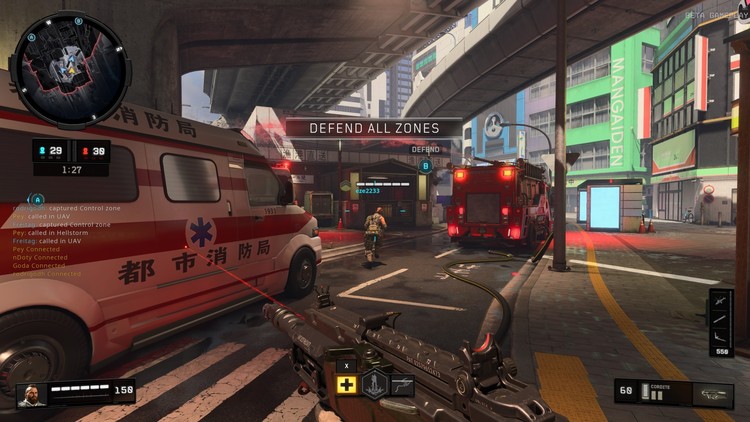Click the B zone objective marker
The width and height of the screenshot is (750, 422).
(x=426, y=166)
